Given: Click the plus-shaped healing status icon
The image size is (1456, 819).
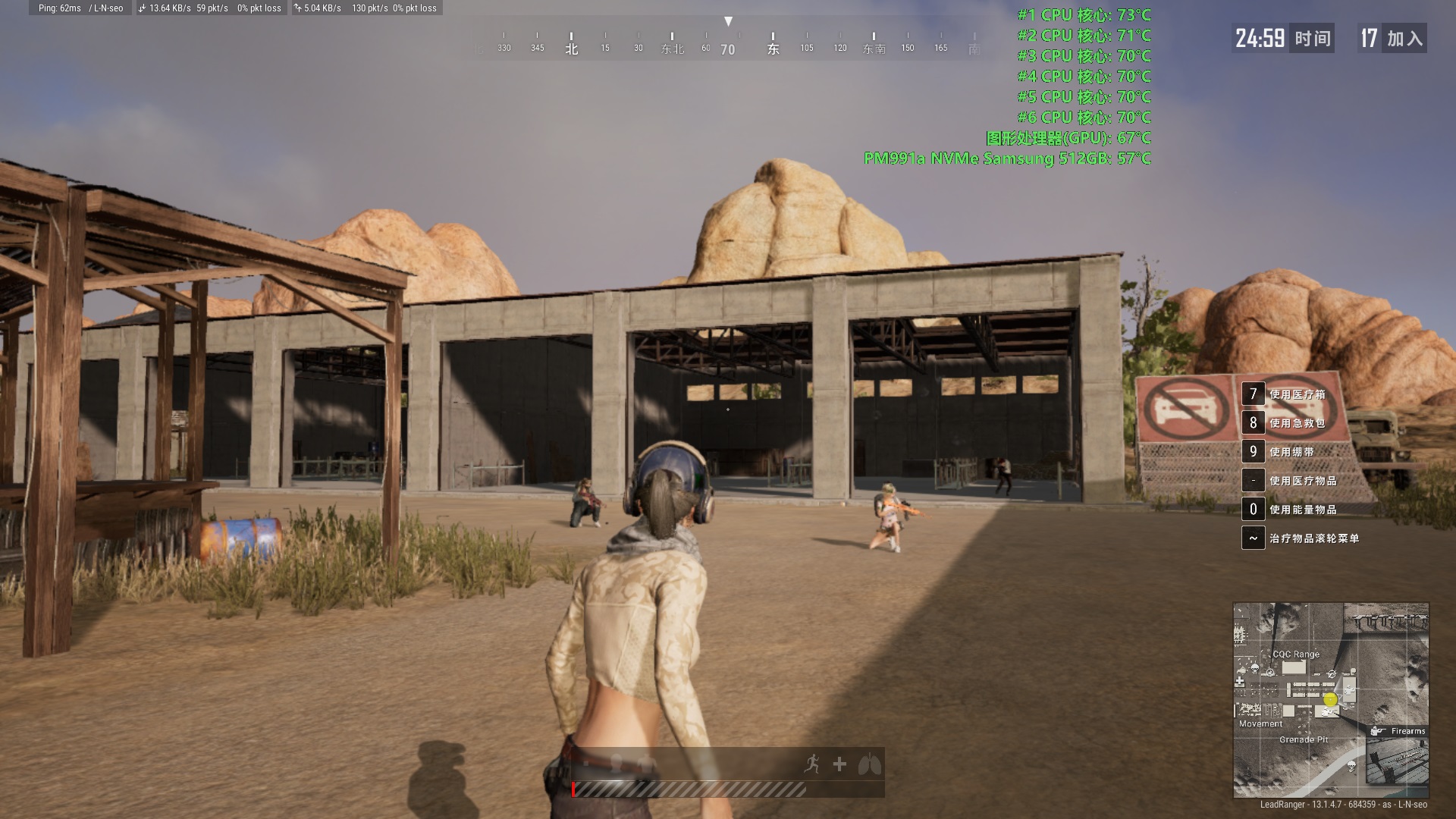Looking at the screenshot, I should [839, 764].
